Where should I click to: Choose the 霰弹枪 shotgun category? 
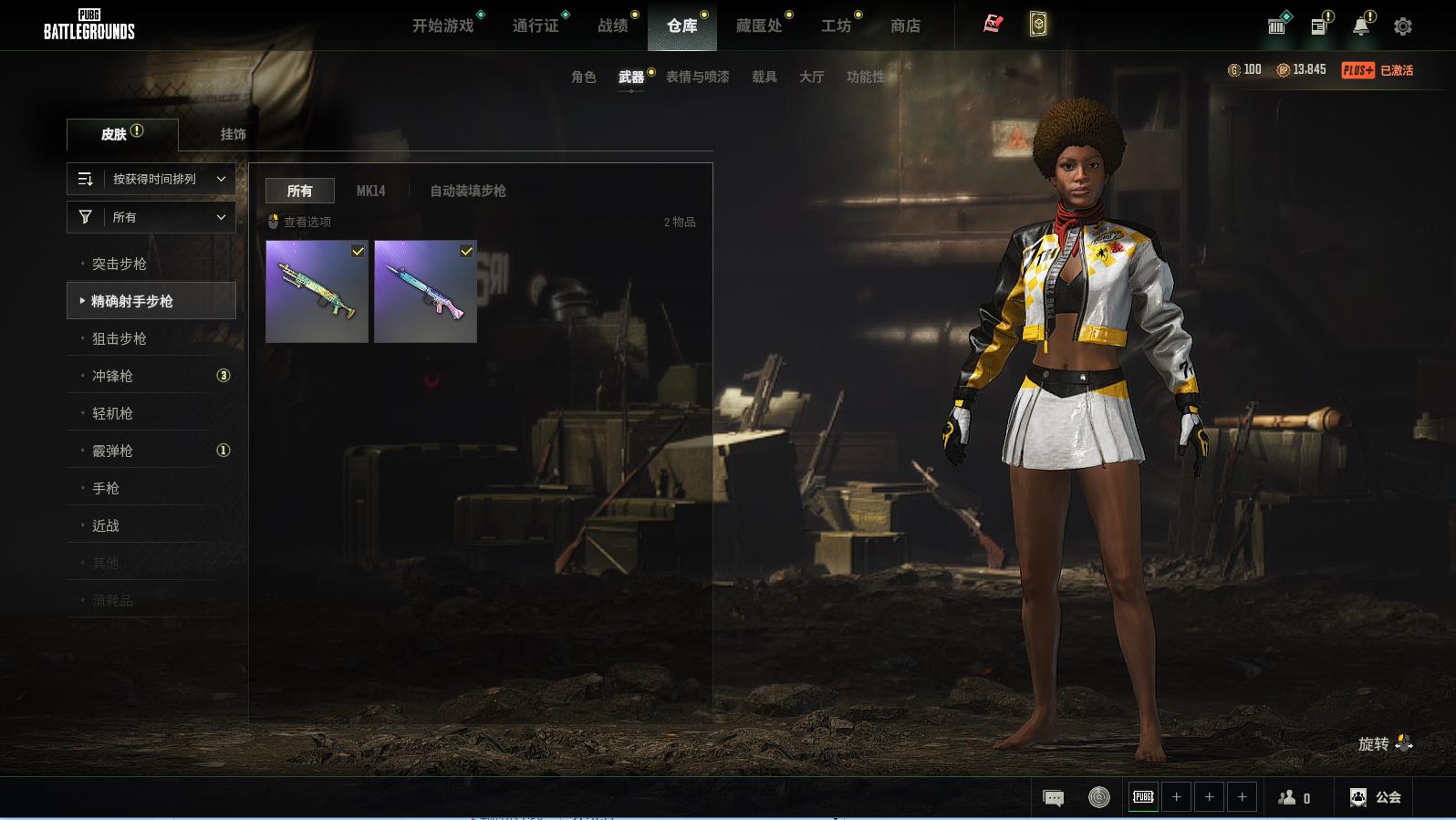tap(113, 451)
